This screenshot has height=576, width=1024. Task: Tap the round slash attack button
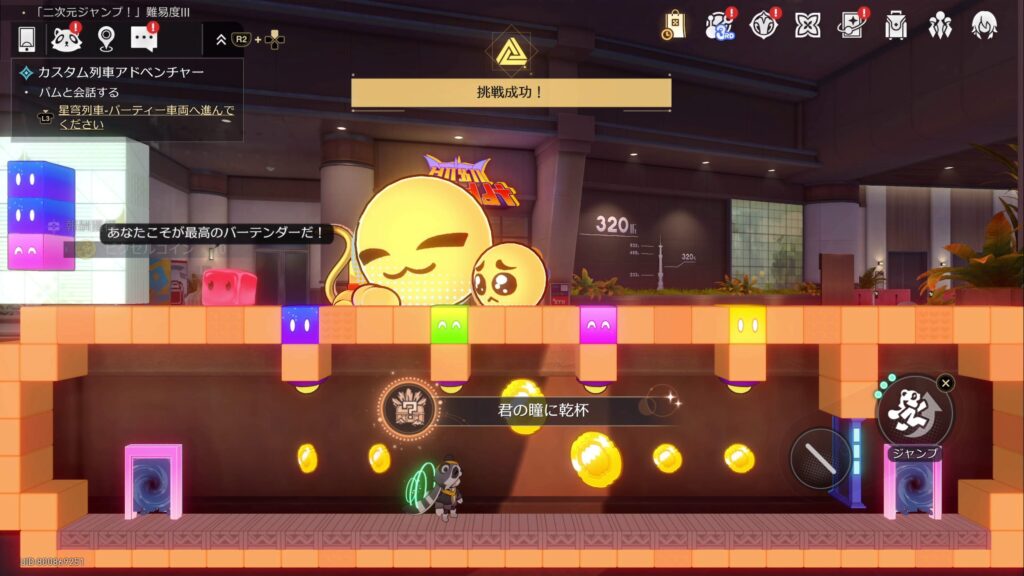pyautogui.click(x=820, y=459)
